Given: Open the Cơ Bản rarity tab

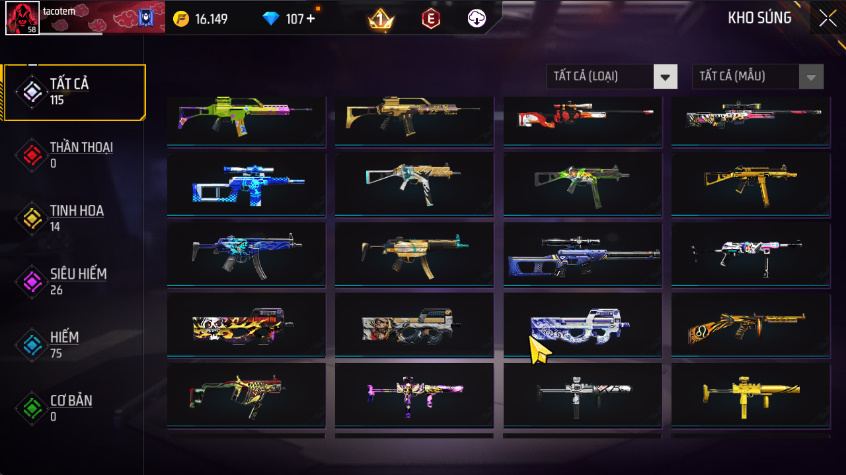Looking at the screenshot, I should point(74,407).
